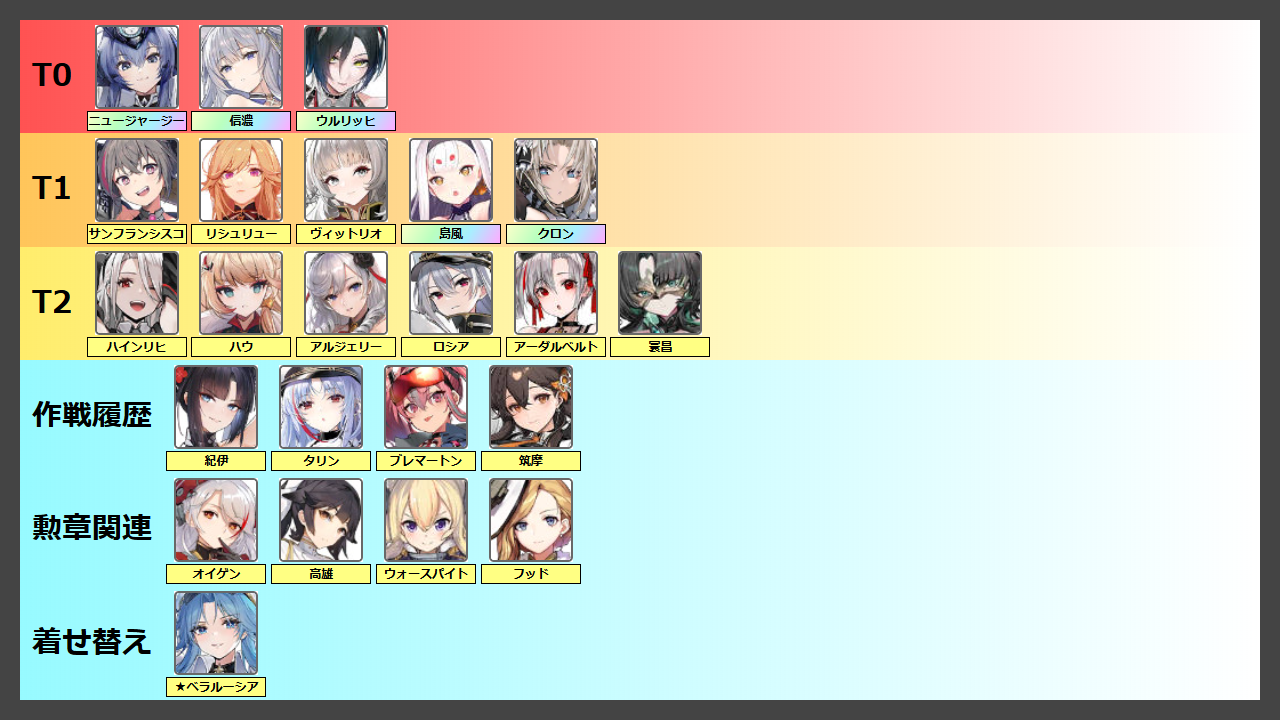Select the アーダルベルト portrait

(556, 293)
